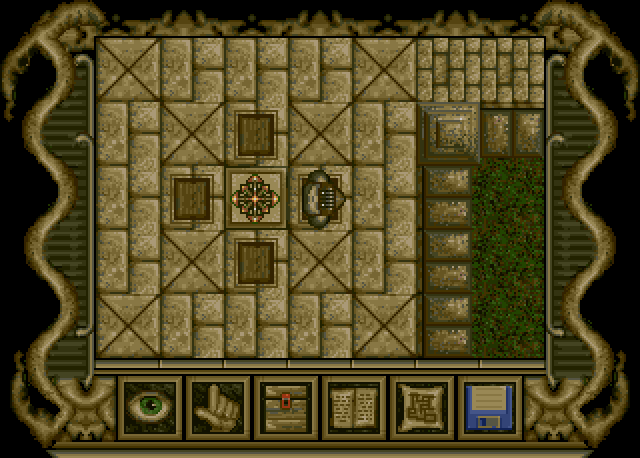Show the parchment map
Viewport: 640px width, 458px height.
[x=421, y=408]
